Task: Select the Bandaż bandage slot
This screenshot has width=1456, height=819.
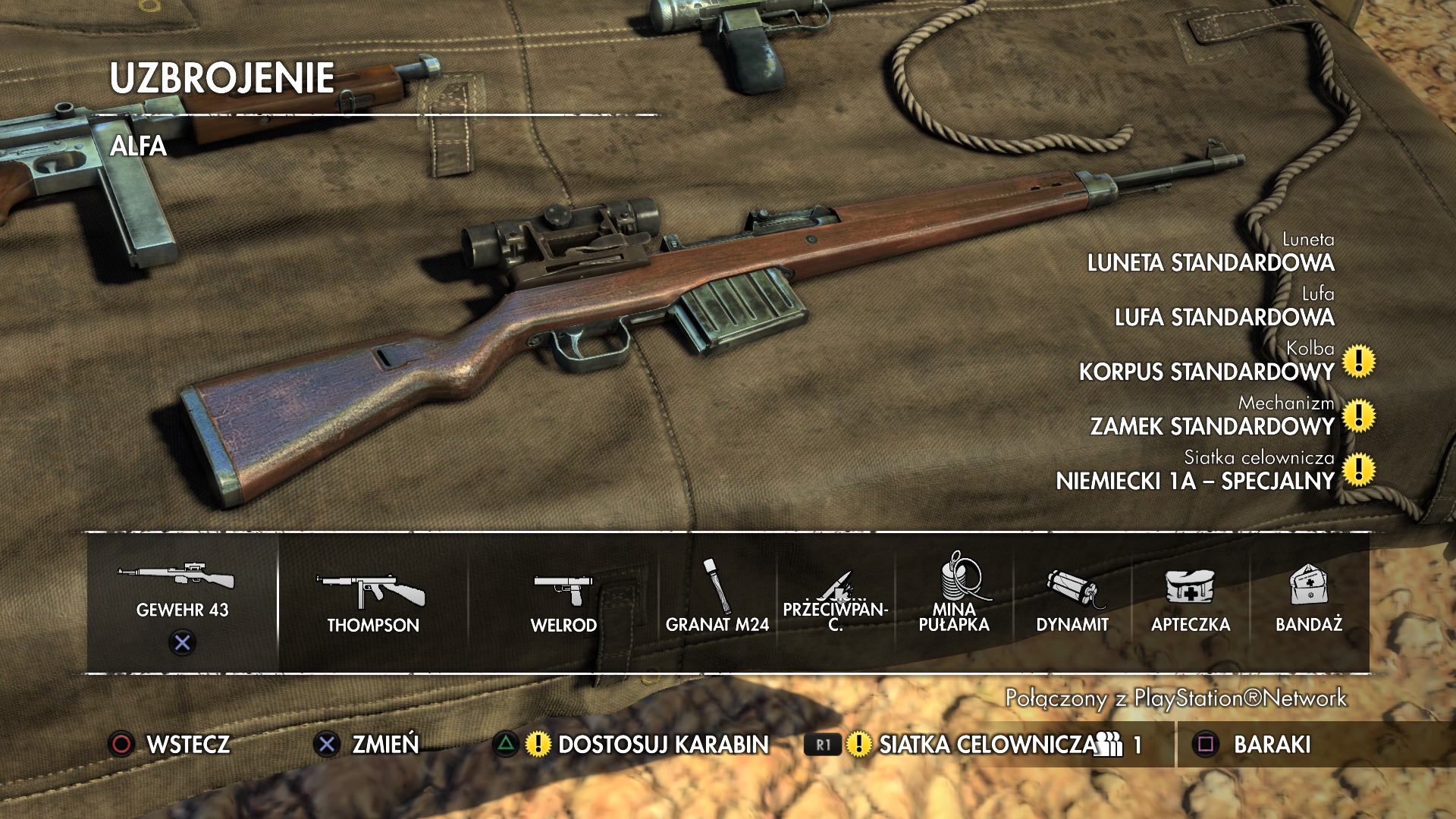Action: pyautogui.click(x=1309, y=603)
